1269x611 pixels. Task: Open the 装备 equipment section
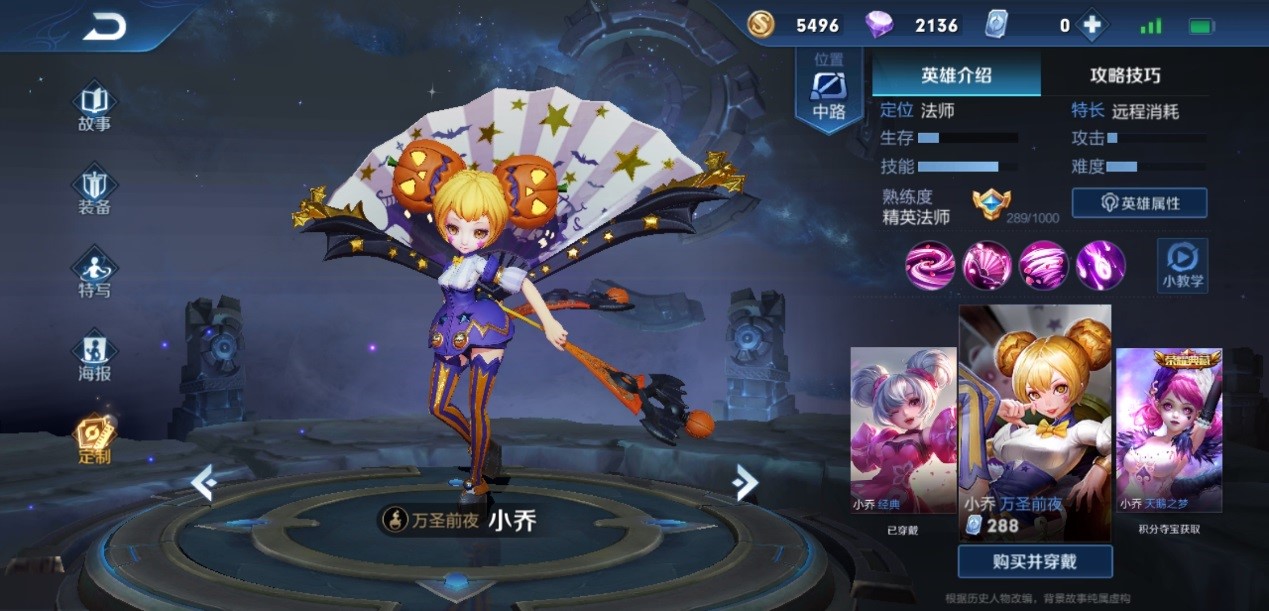coord(95,191)
